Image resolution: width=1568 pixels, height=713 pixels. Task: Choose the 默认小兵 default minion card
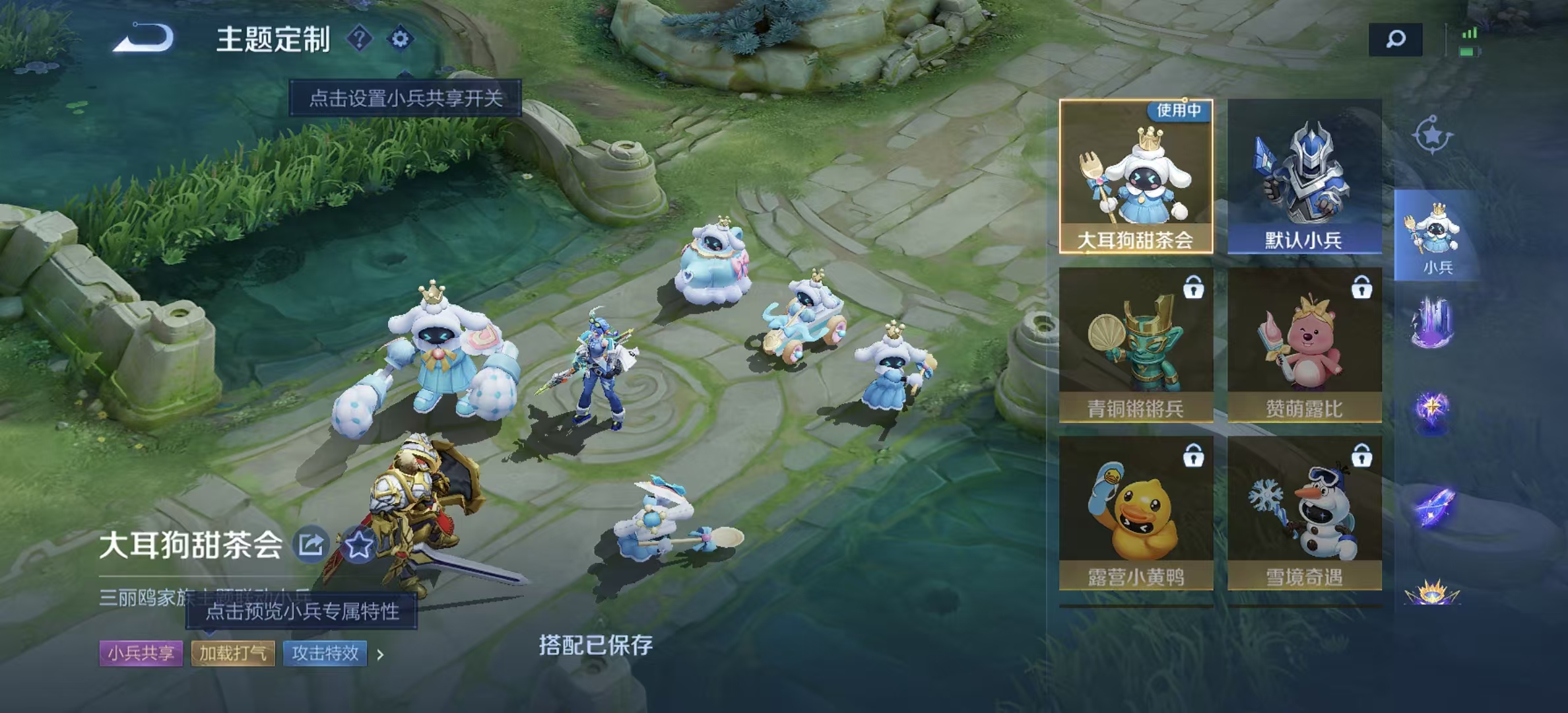tap(1304, 176)
